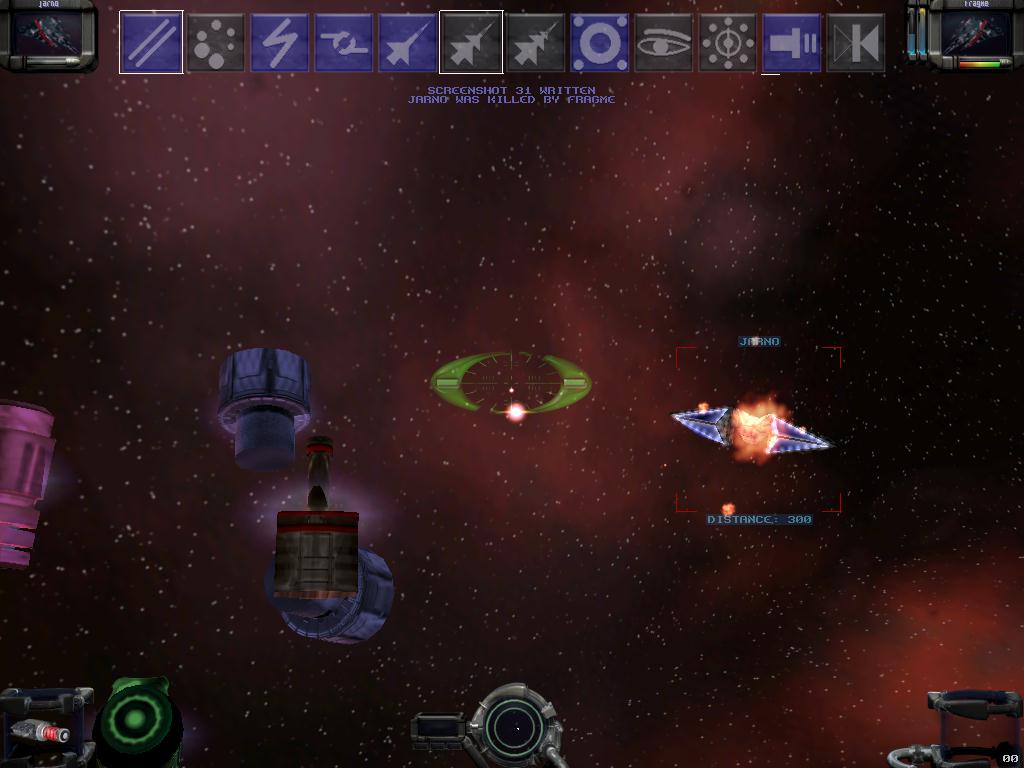
Task: Choose the ring with corner dots icon
Action: 600,42
